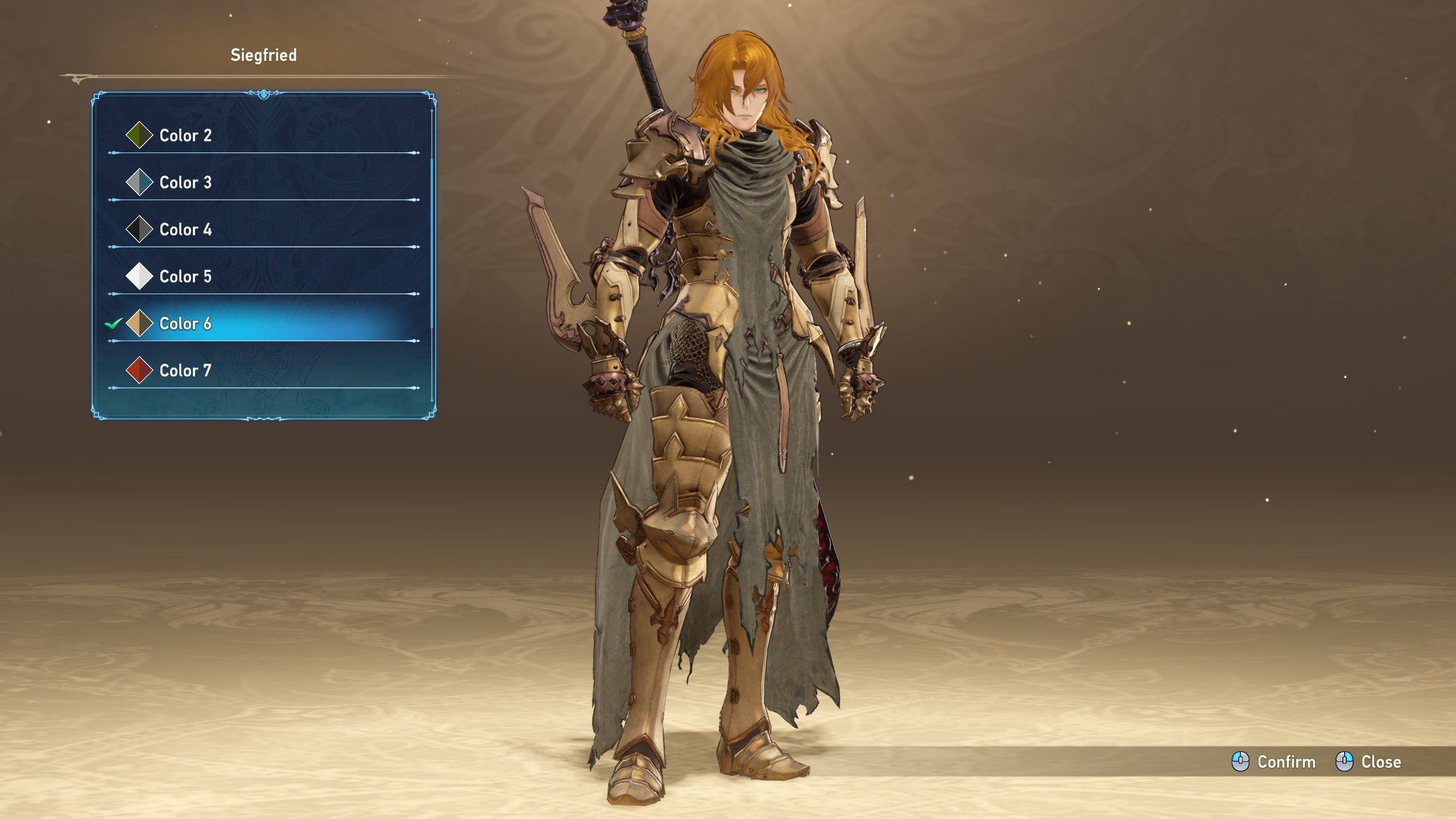
Task: Pick the Color 4 dark scheme
Action: coord(185,230)
